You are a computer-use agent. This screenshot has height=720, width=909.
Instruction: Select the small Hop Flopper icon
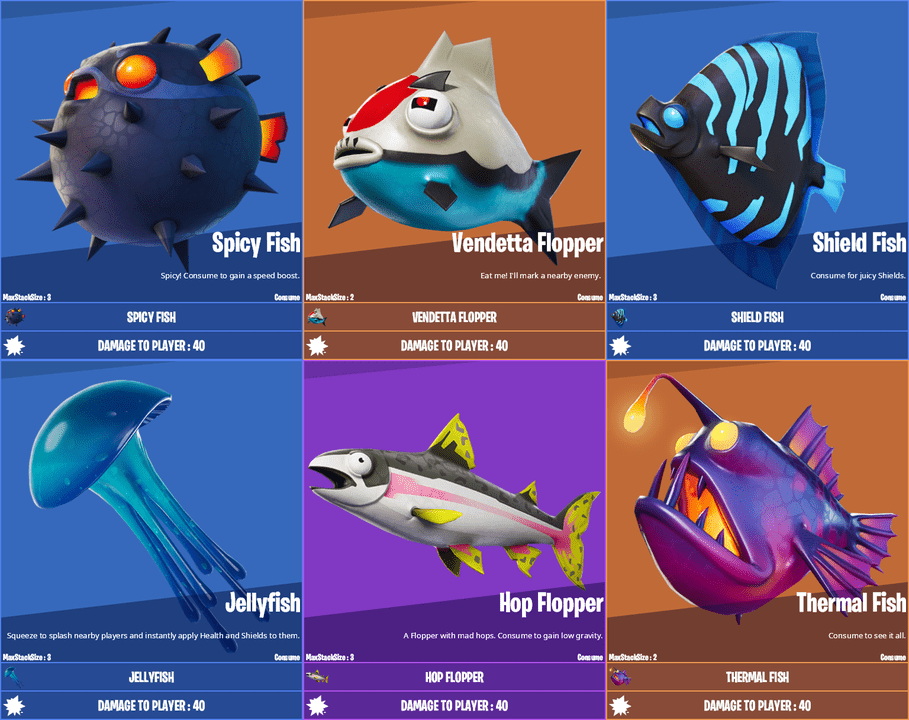click(x=318, y=677)
